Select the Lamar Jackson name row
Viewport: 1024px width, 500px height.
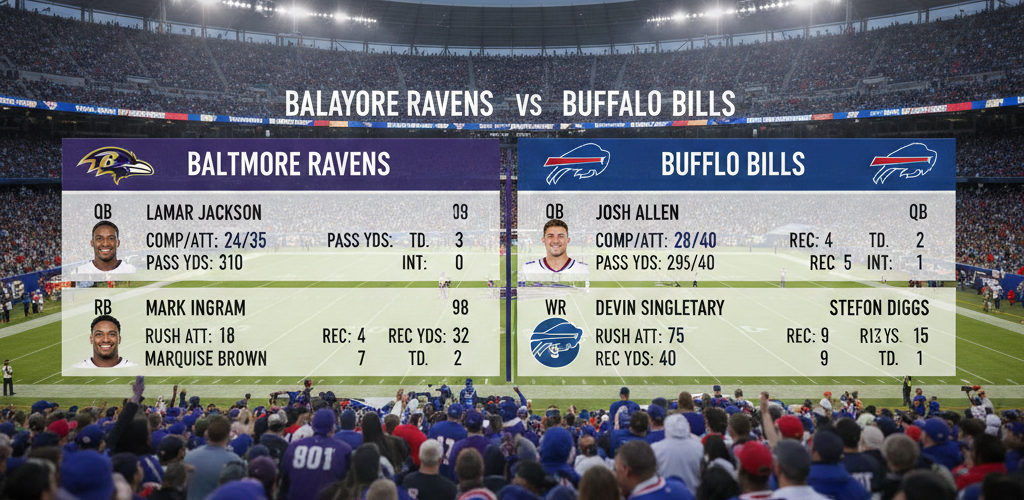pyautogui.click(x=204, y=212)
